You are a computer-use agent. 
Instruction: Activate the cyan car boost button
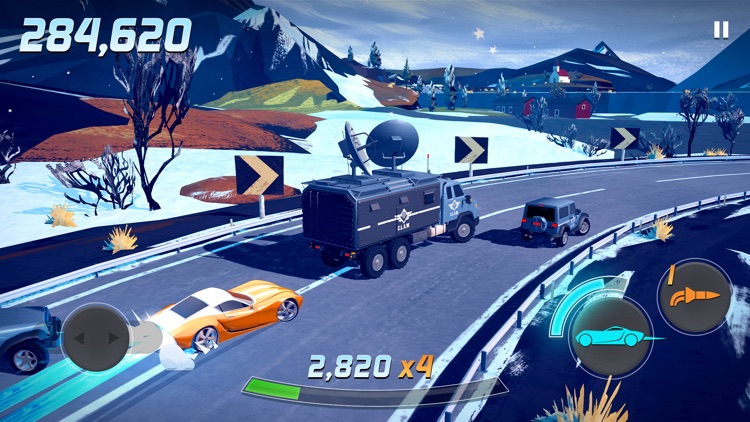[610, 338]
